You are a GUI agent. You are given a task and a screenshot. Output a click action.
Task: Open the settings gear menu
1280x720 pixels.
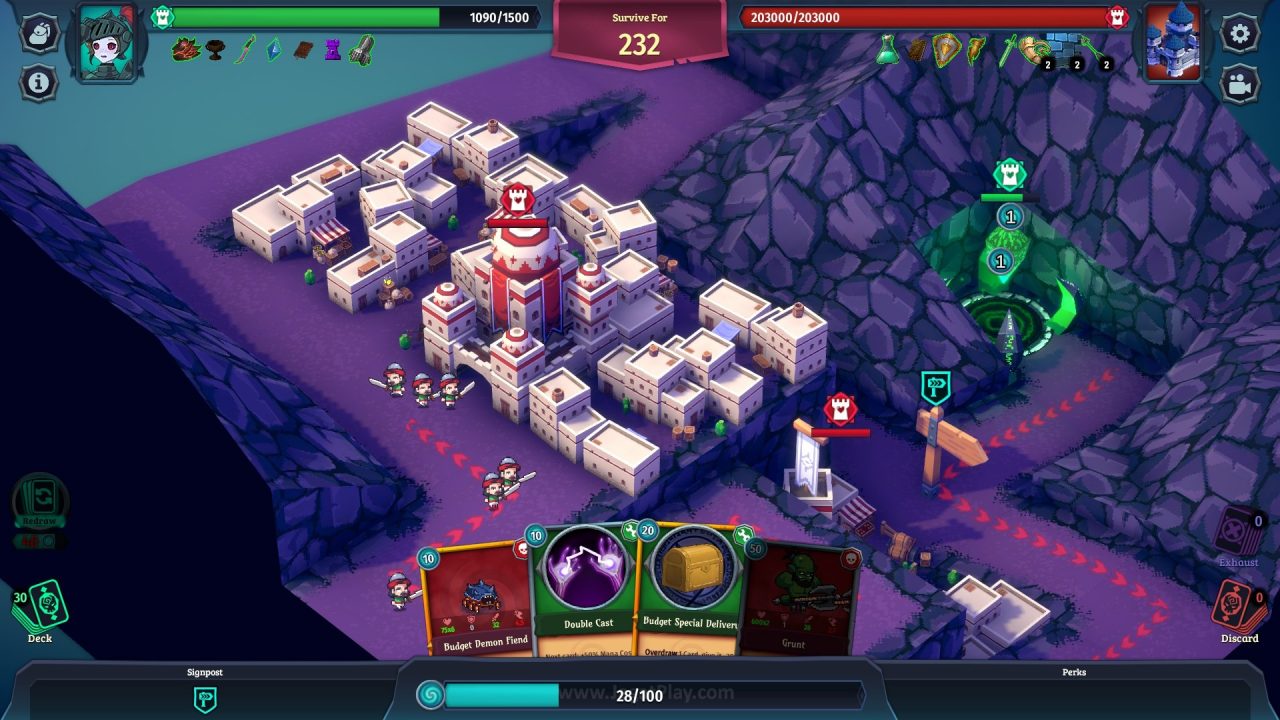click(1240, 33)
